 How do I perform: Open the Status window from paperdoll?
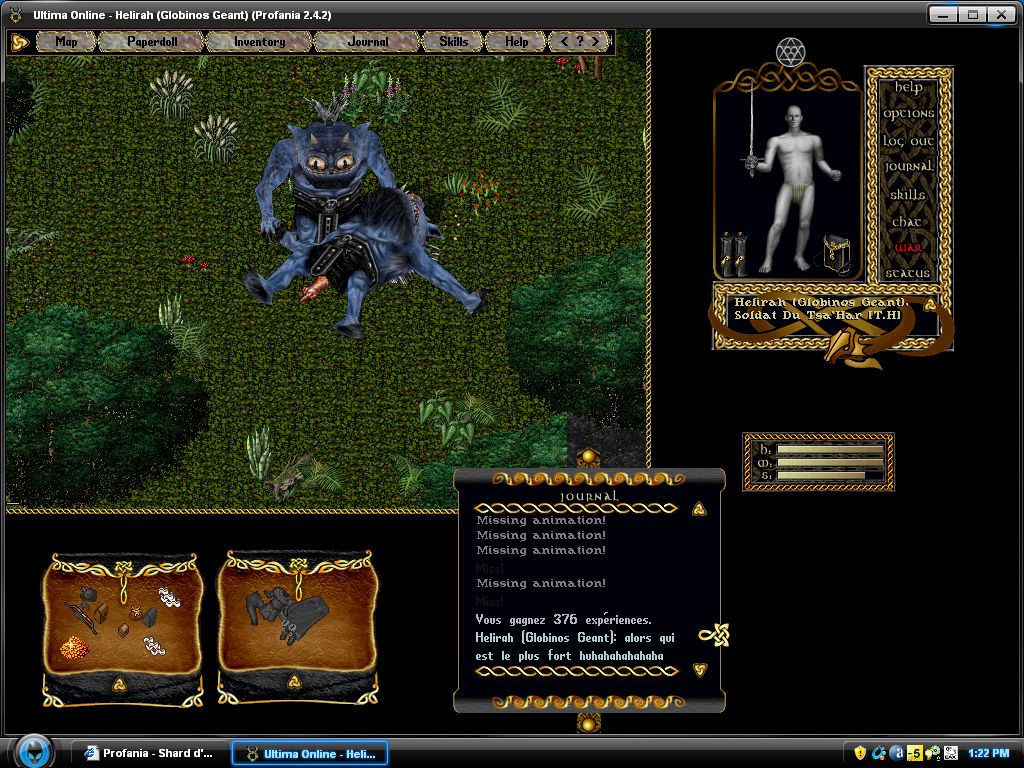[x=908, y=273]
